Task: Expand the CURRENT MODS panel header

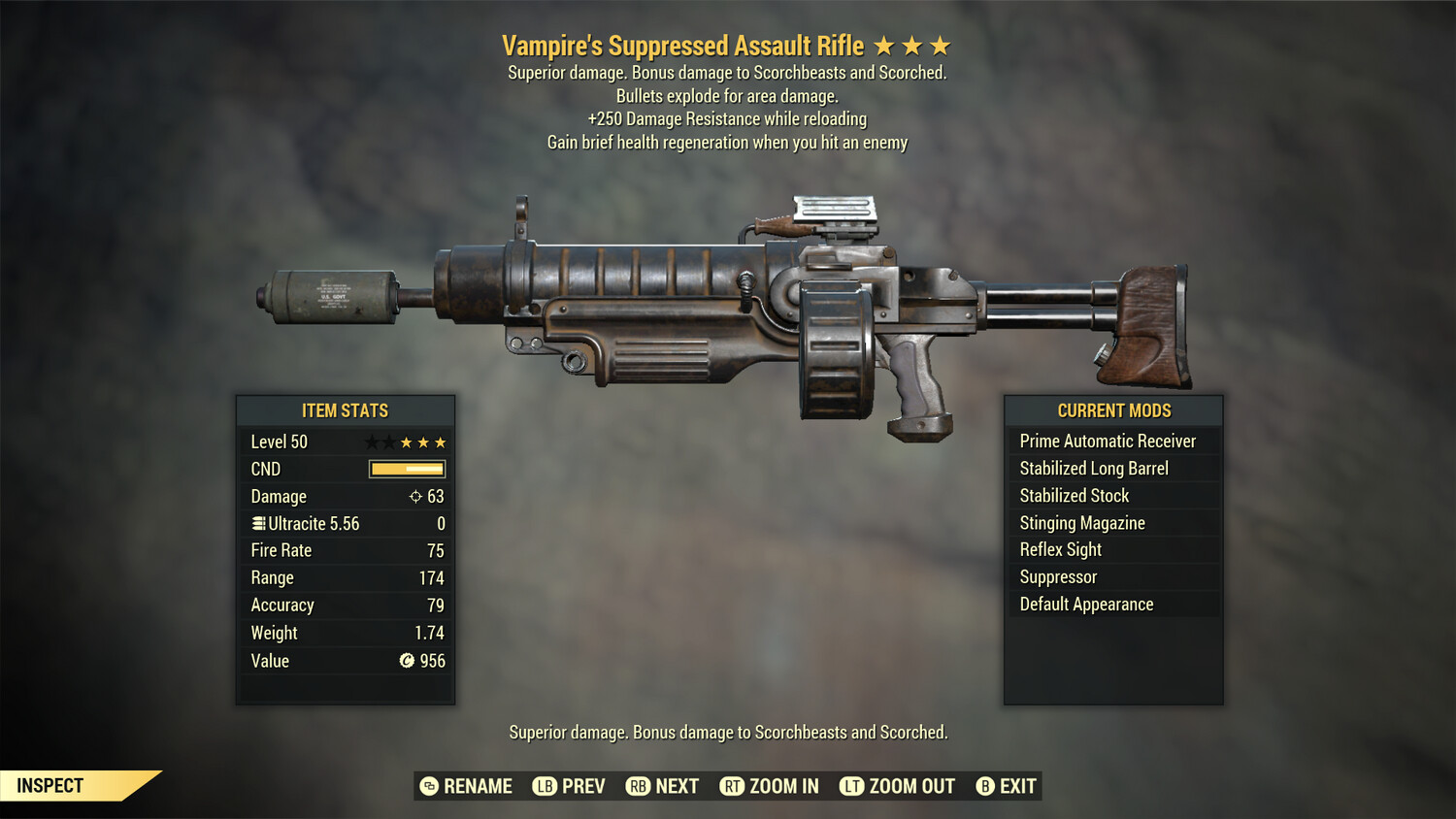Action: [x=1112, y=409]
